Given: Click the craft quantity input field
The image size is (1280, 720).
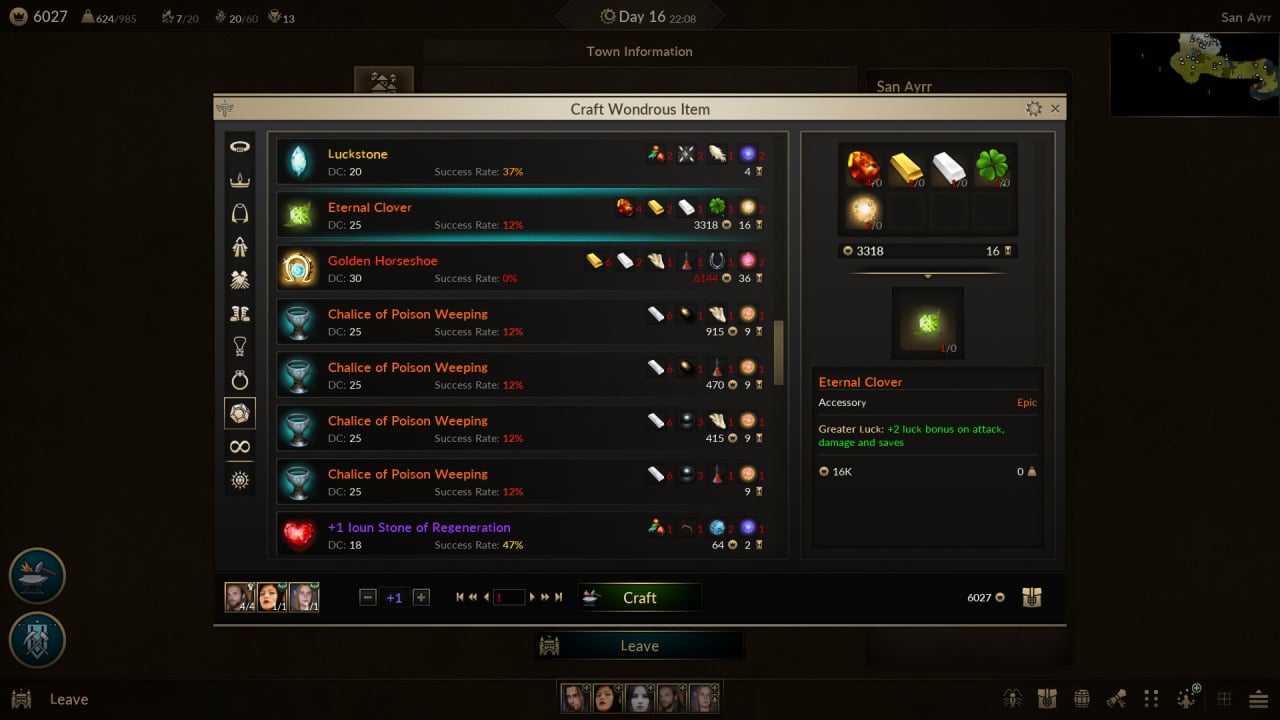Looking at the screenshot, I should [x=509, y=598].
